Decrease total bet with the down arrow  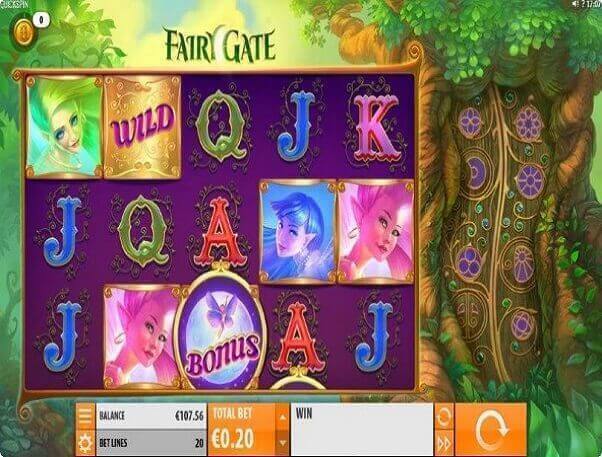tap(281, 441)
